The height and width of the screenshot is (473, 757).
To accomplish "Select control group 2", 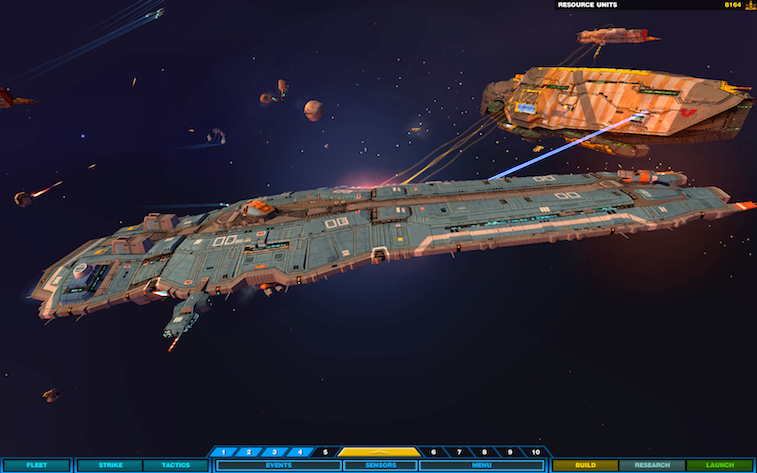I will [x=249, y=452].
